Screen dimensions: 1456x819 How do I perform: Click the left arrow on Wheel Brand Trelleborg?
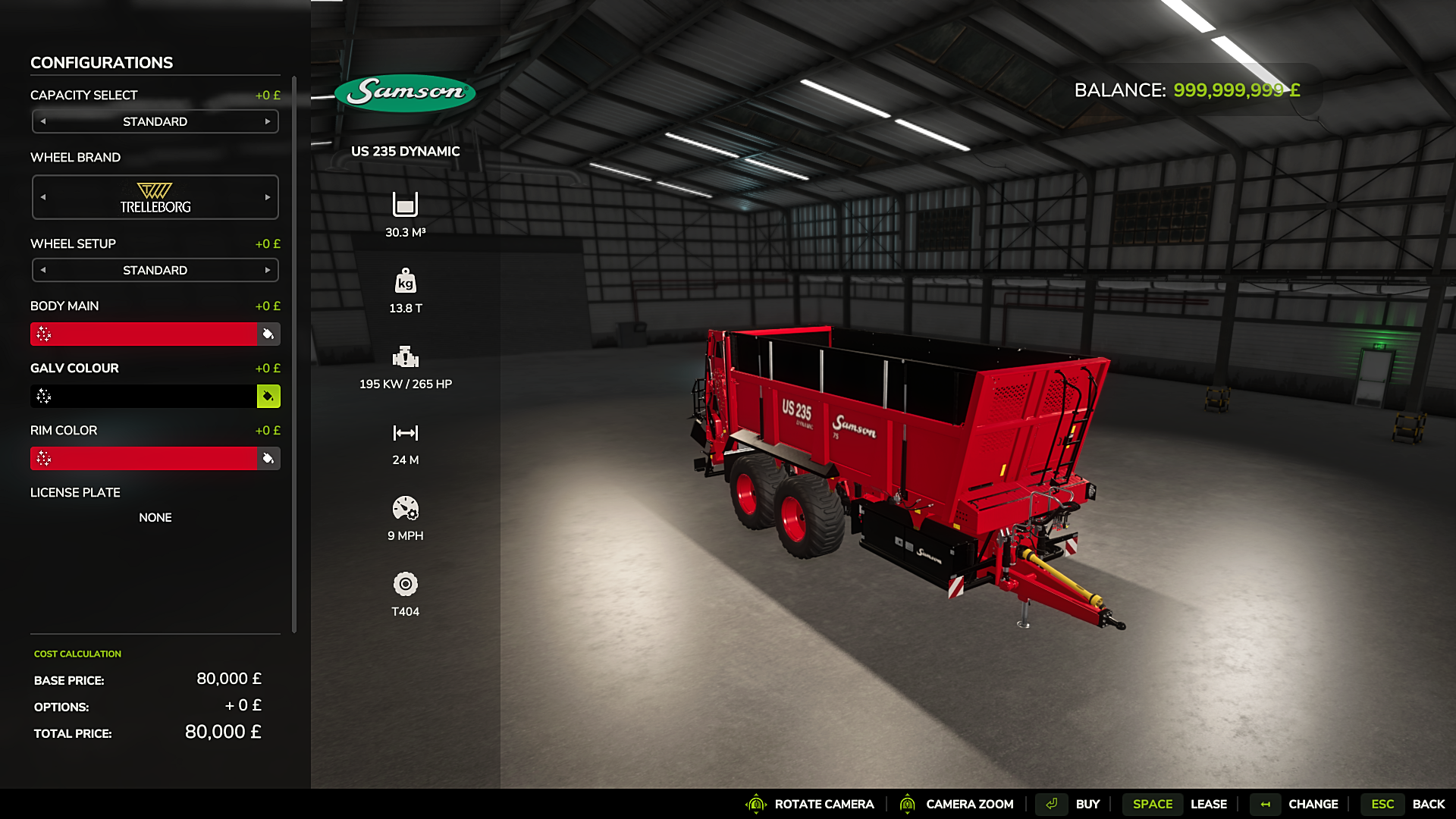click(x=43, y=196)
